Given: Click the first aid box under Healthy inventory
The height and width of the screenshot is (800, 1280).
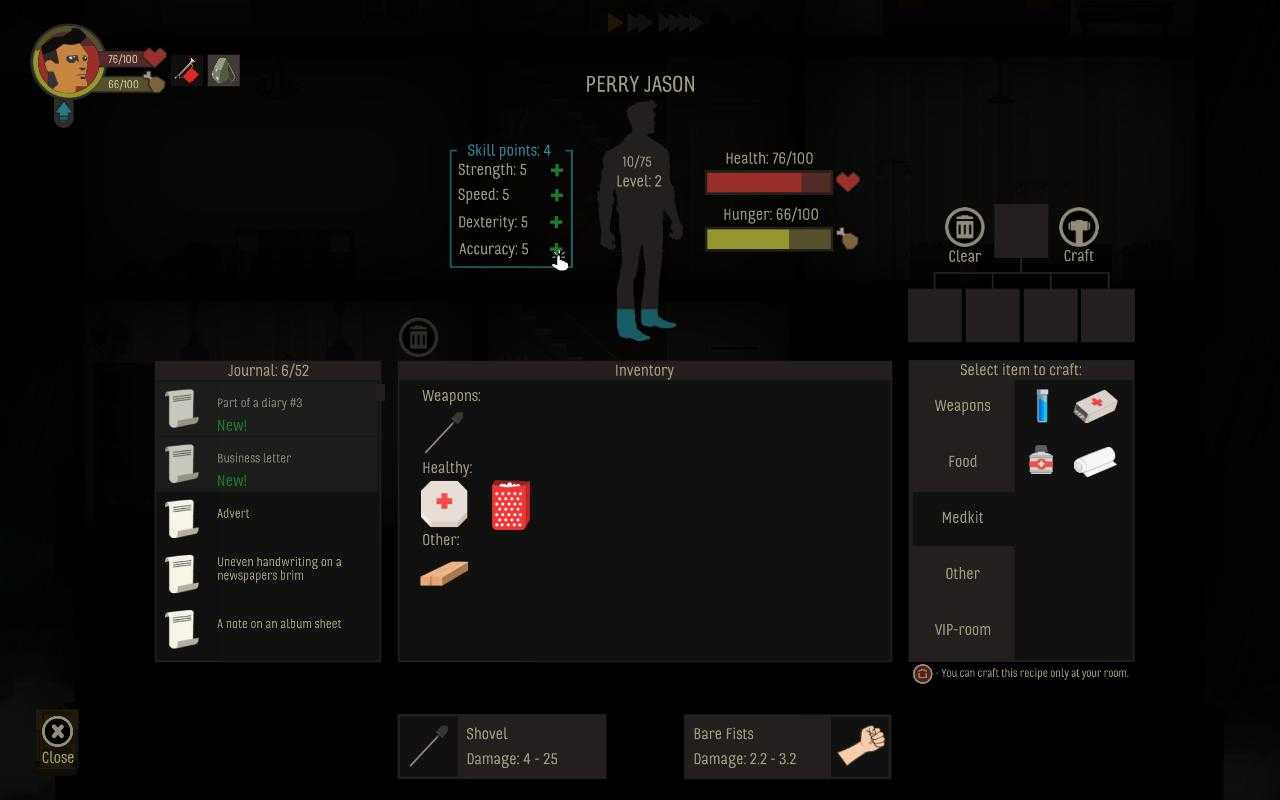Looking at the screenshot, I should click(x=443, y=503).
